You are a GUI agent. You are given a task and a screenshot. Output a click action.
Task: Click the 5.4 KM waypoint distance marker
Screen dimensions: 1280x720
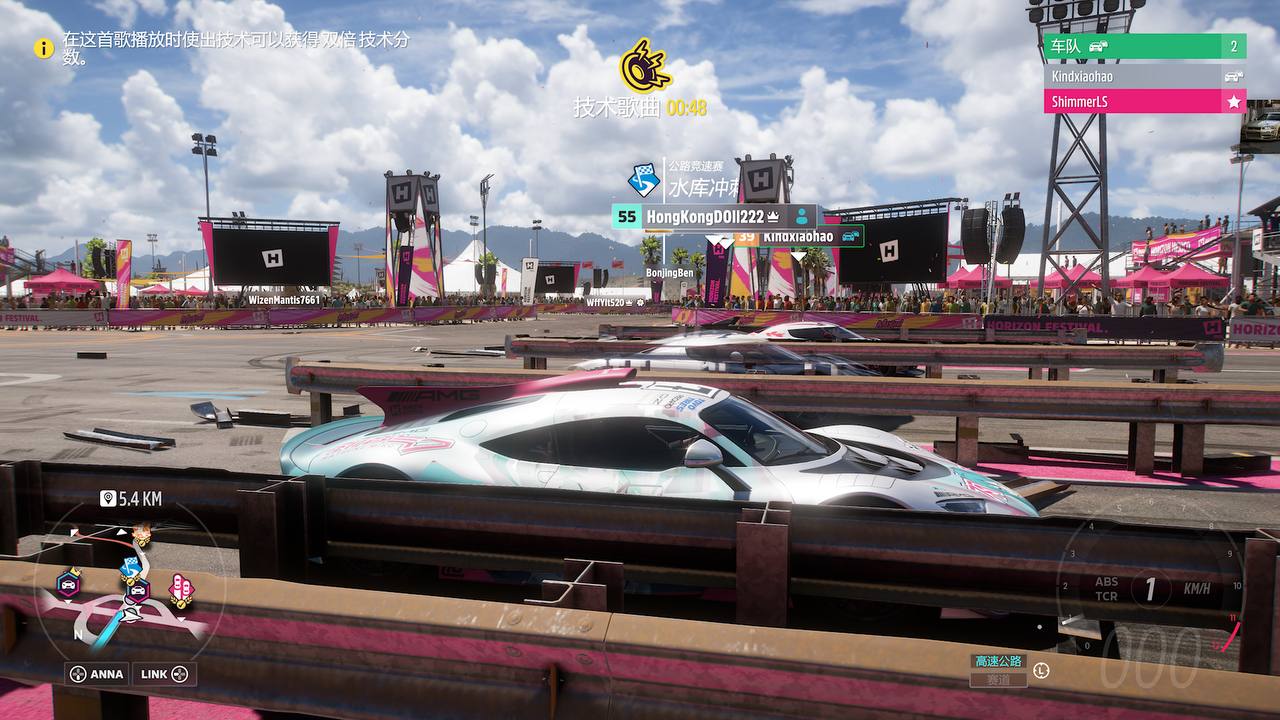pyautogui.click(x=131, y=498)
